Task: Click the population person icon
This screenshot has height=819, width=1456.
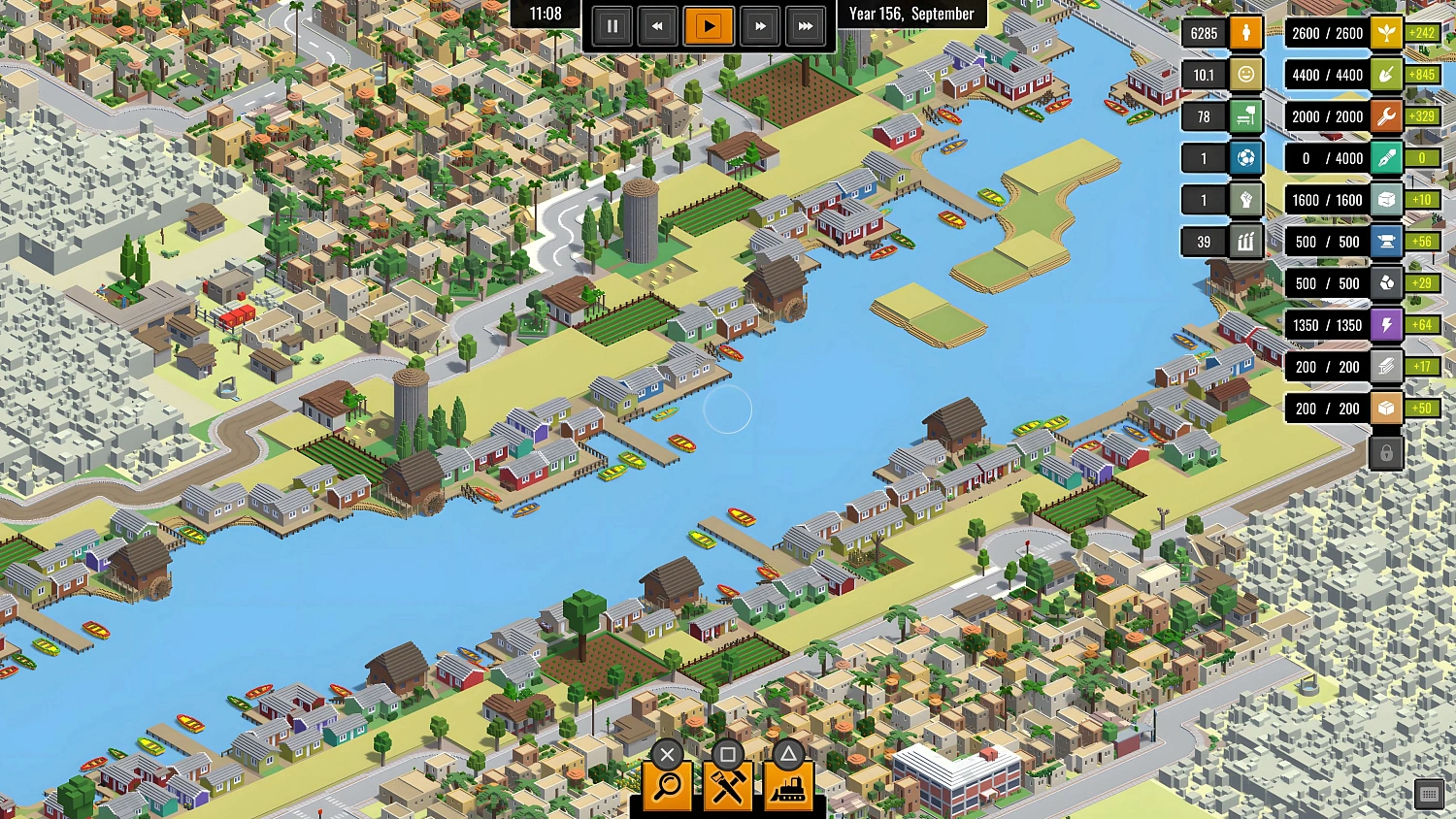Action: [x=1244, y=32]
